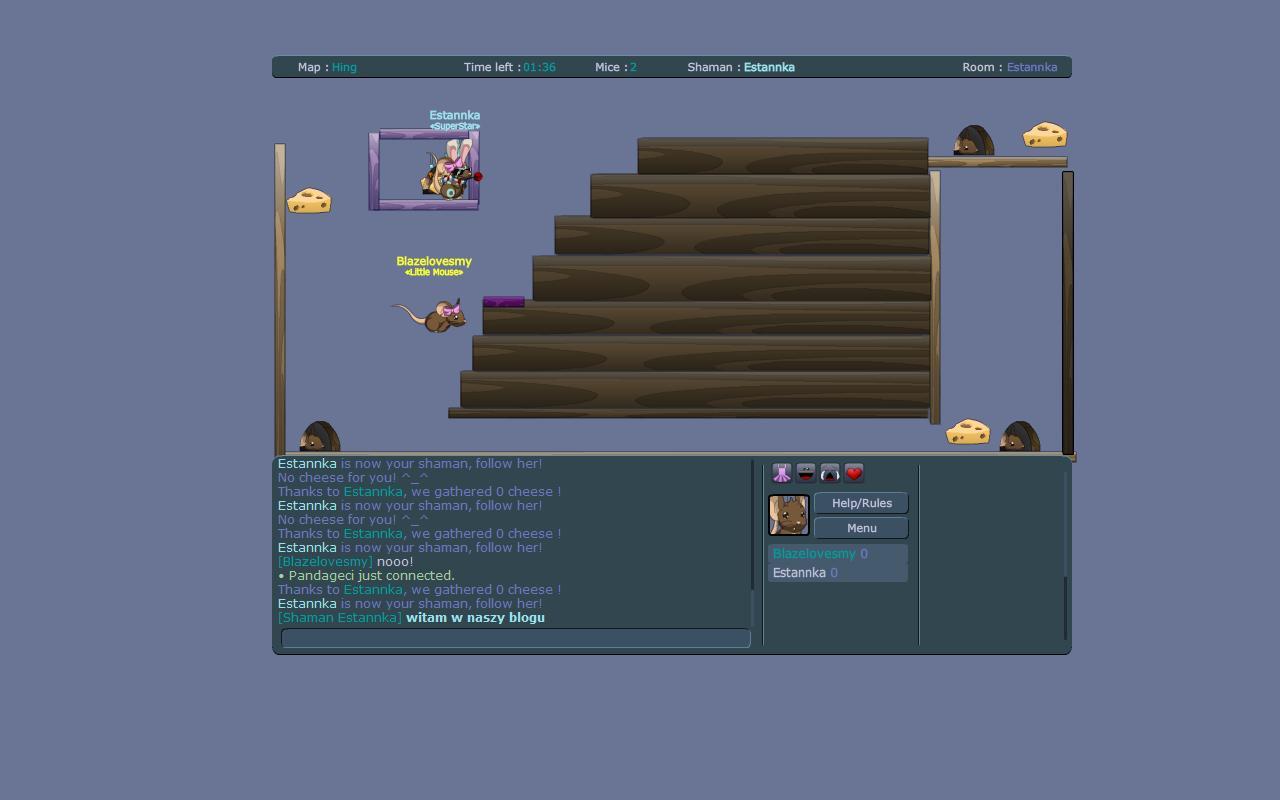The height and width of the screenshot is (800, 1280).
Task: Select the crying emote icon
Action: (829, 472)
